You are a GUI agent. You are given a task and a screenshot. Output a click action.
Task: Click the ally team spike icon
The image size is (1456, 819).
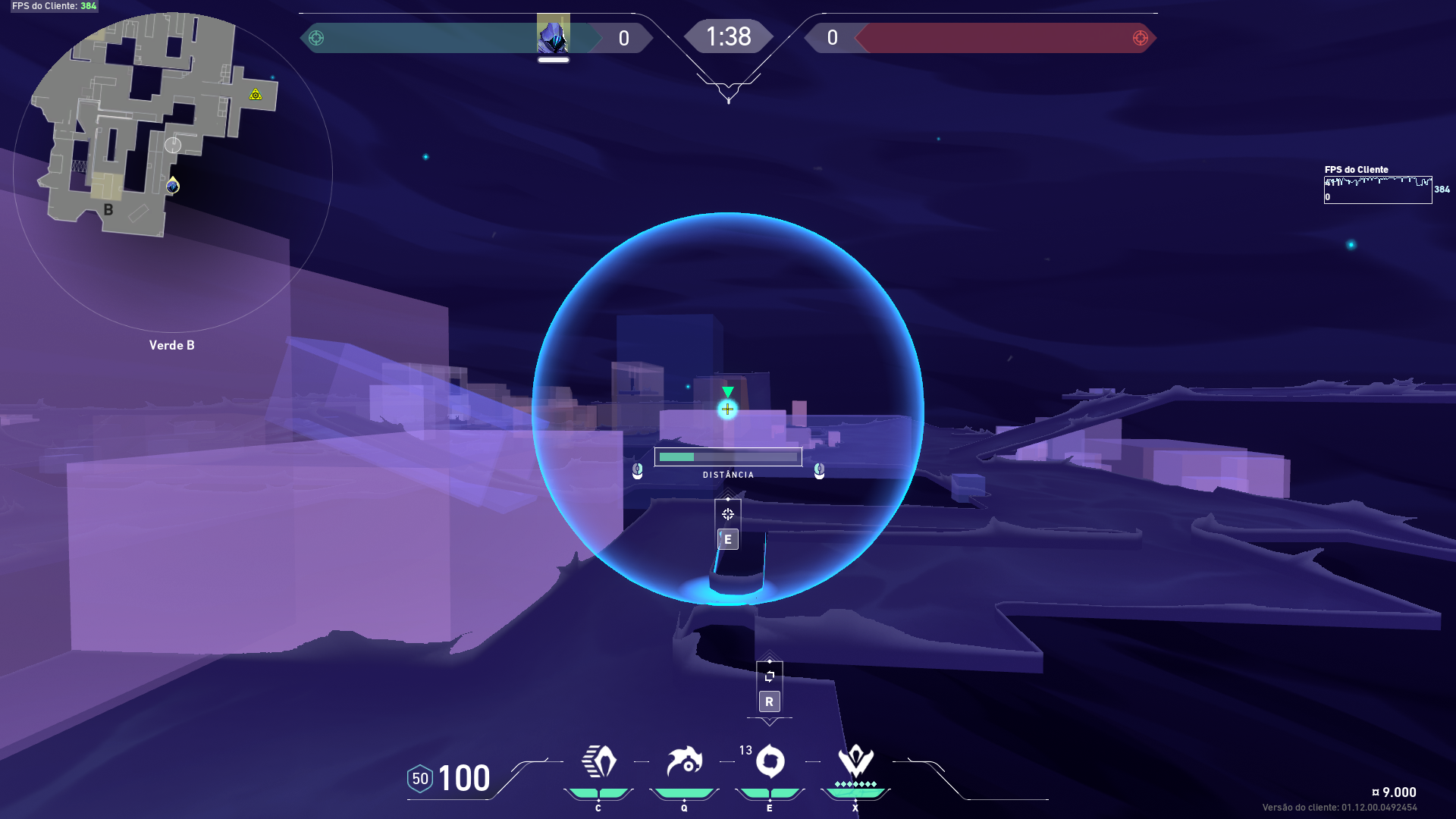pos(316,37)
